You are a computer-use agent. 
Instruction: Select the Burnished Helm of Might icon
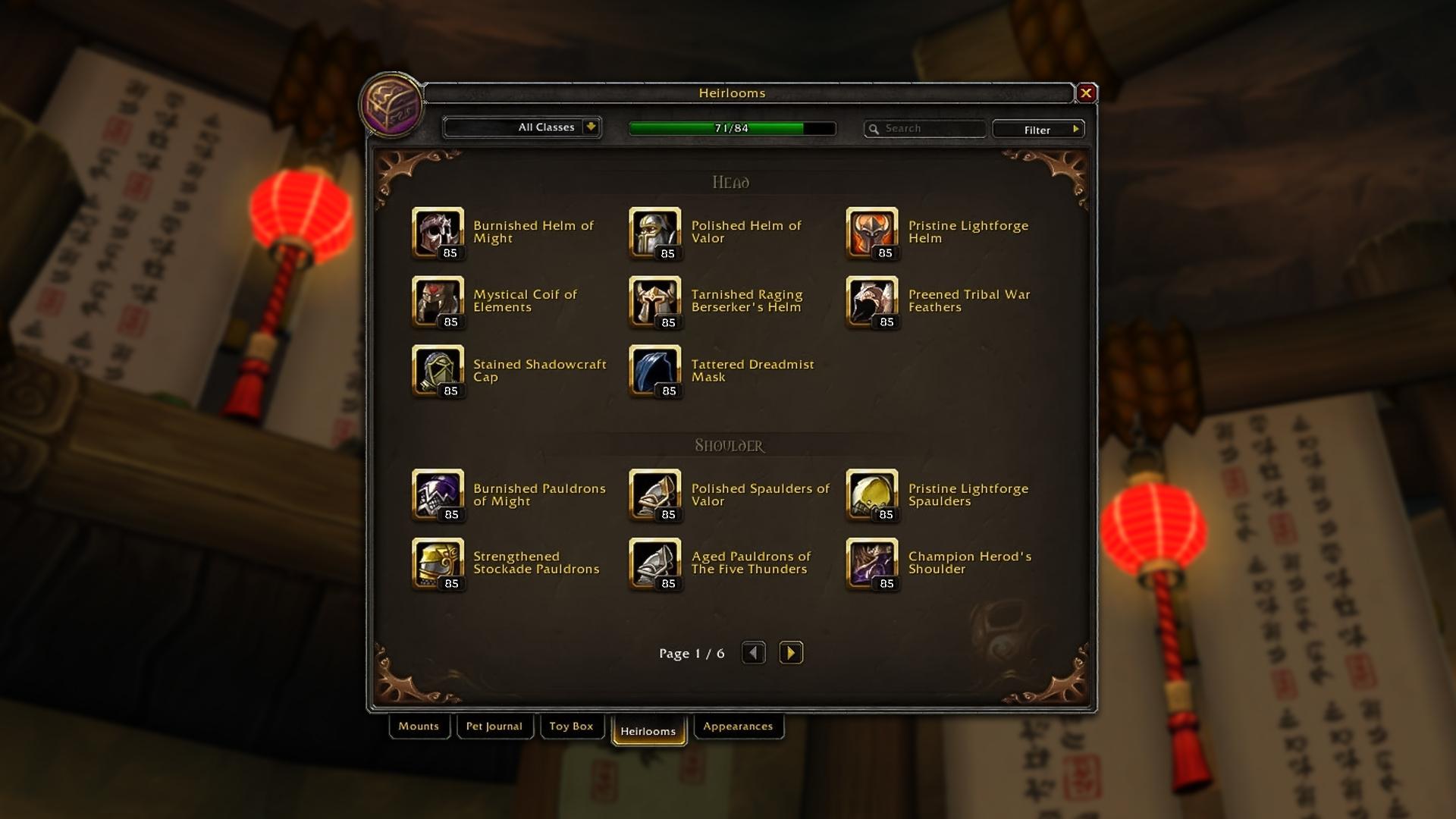pyautogui.click(x=438, y=233)
